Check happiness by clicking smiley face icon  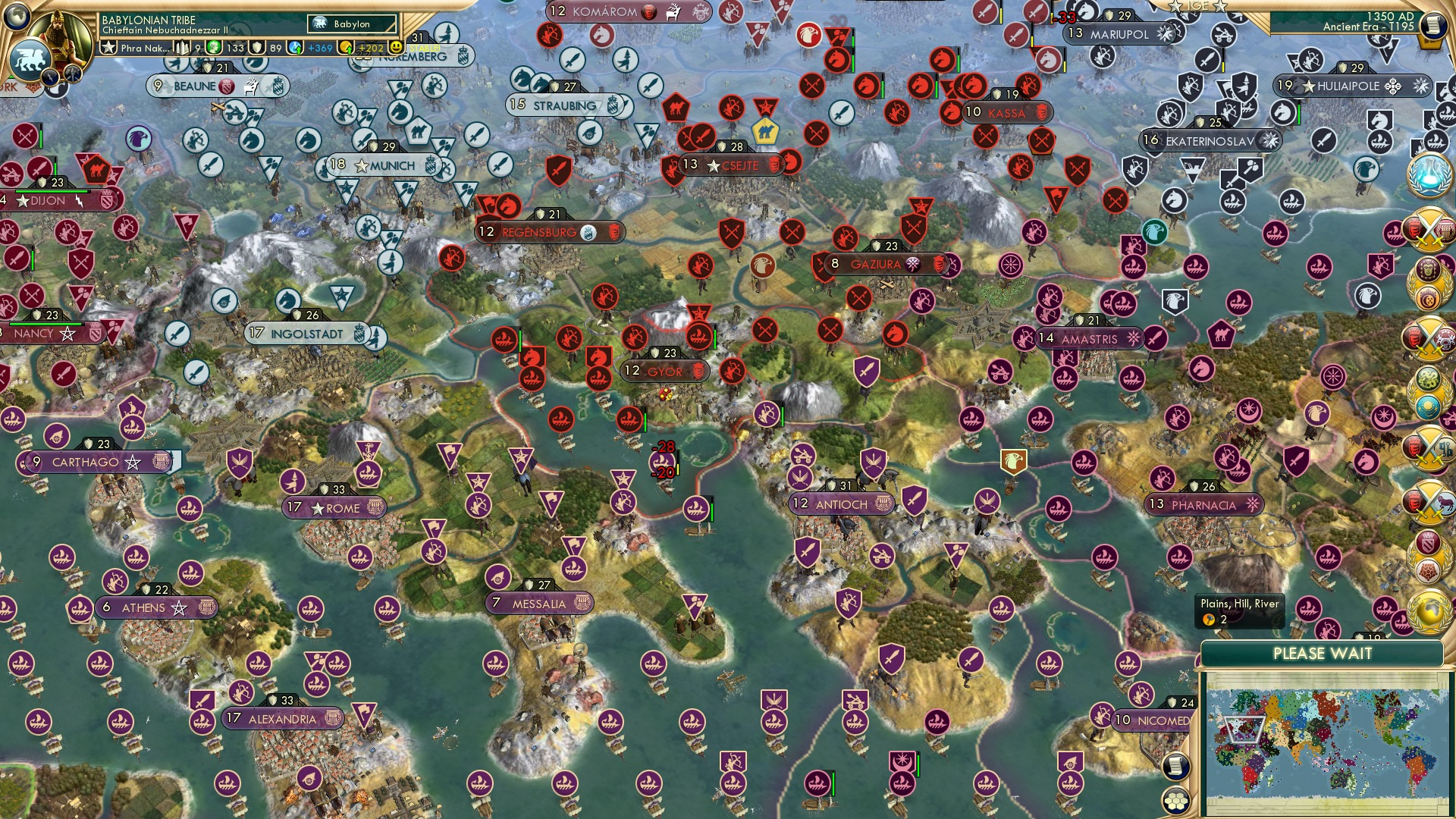click(395, 47)
